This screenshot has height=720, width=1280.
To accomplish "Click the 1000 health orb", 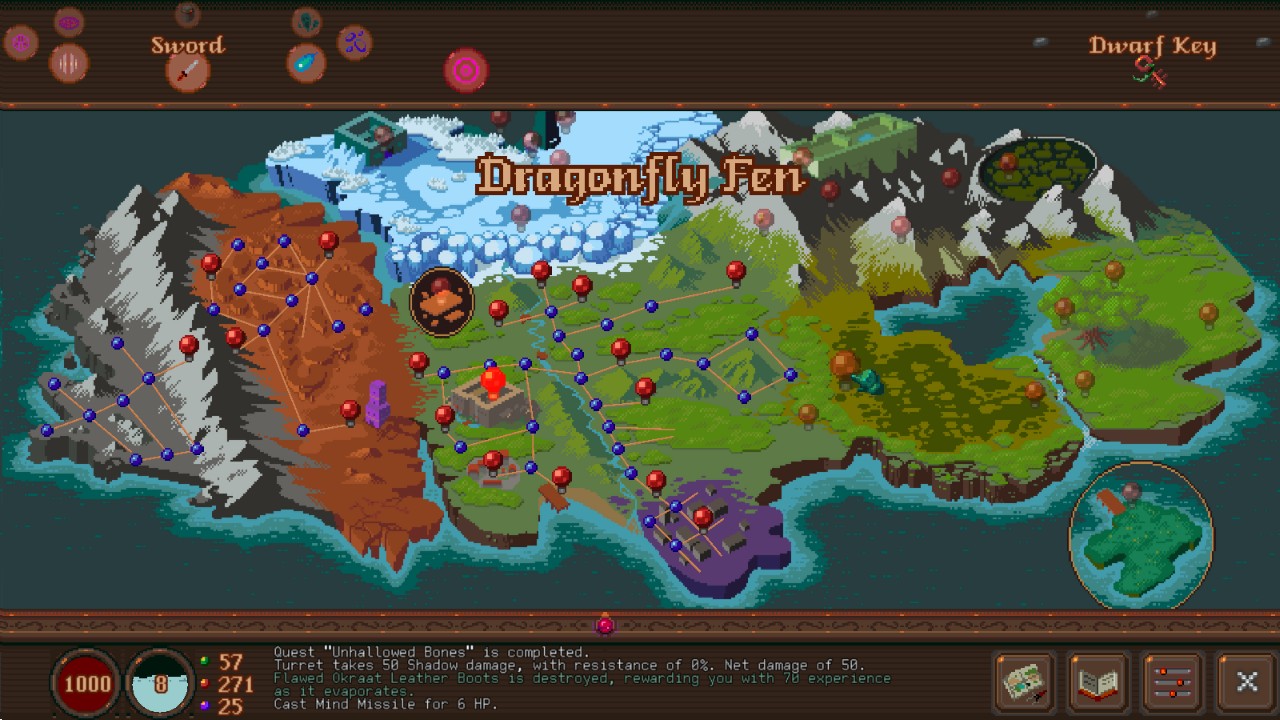I will [86, 684].
